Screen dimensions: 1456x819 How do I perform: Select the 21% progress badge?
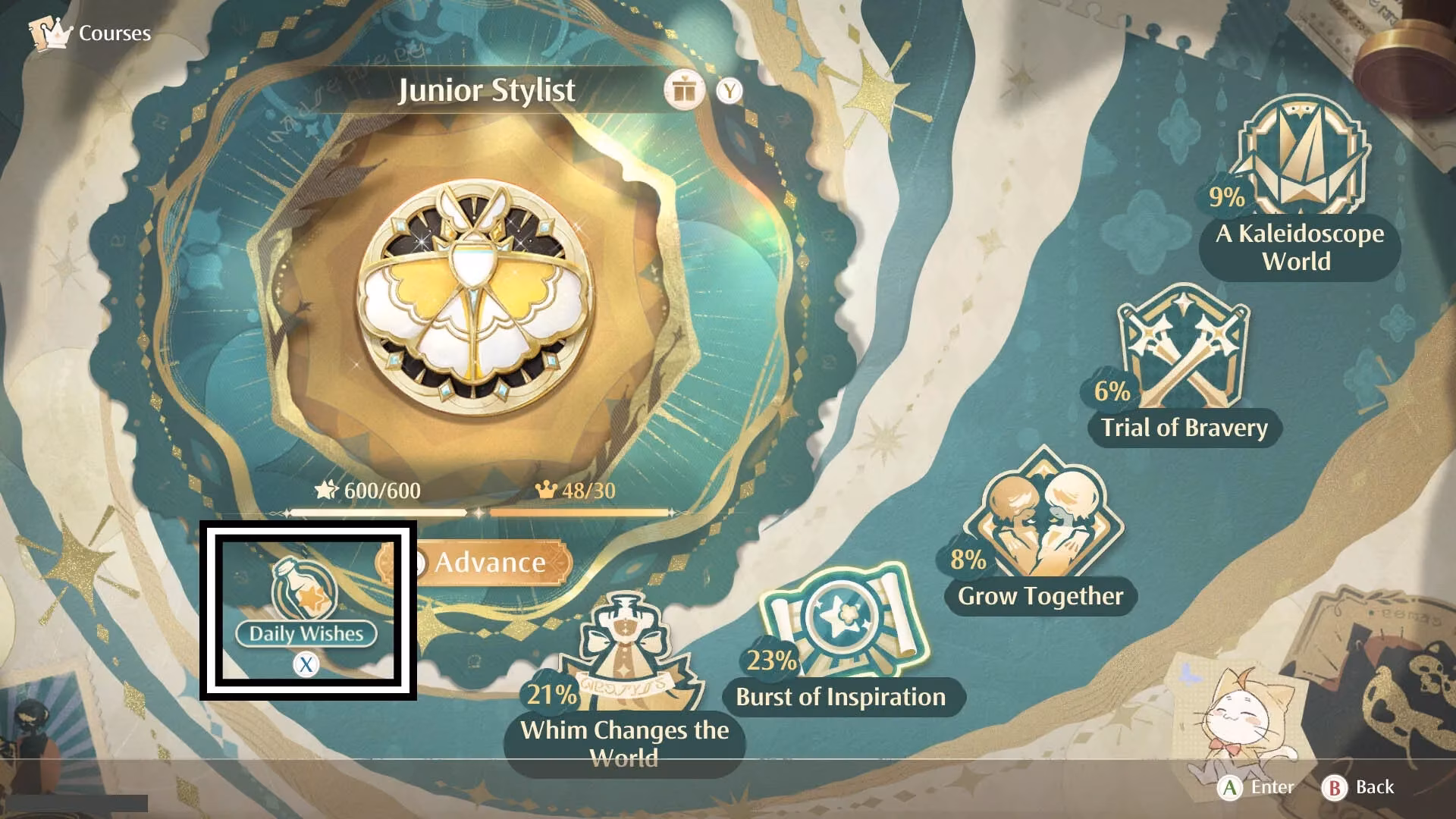point(550,692)
